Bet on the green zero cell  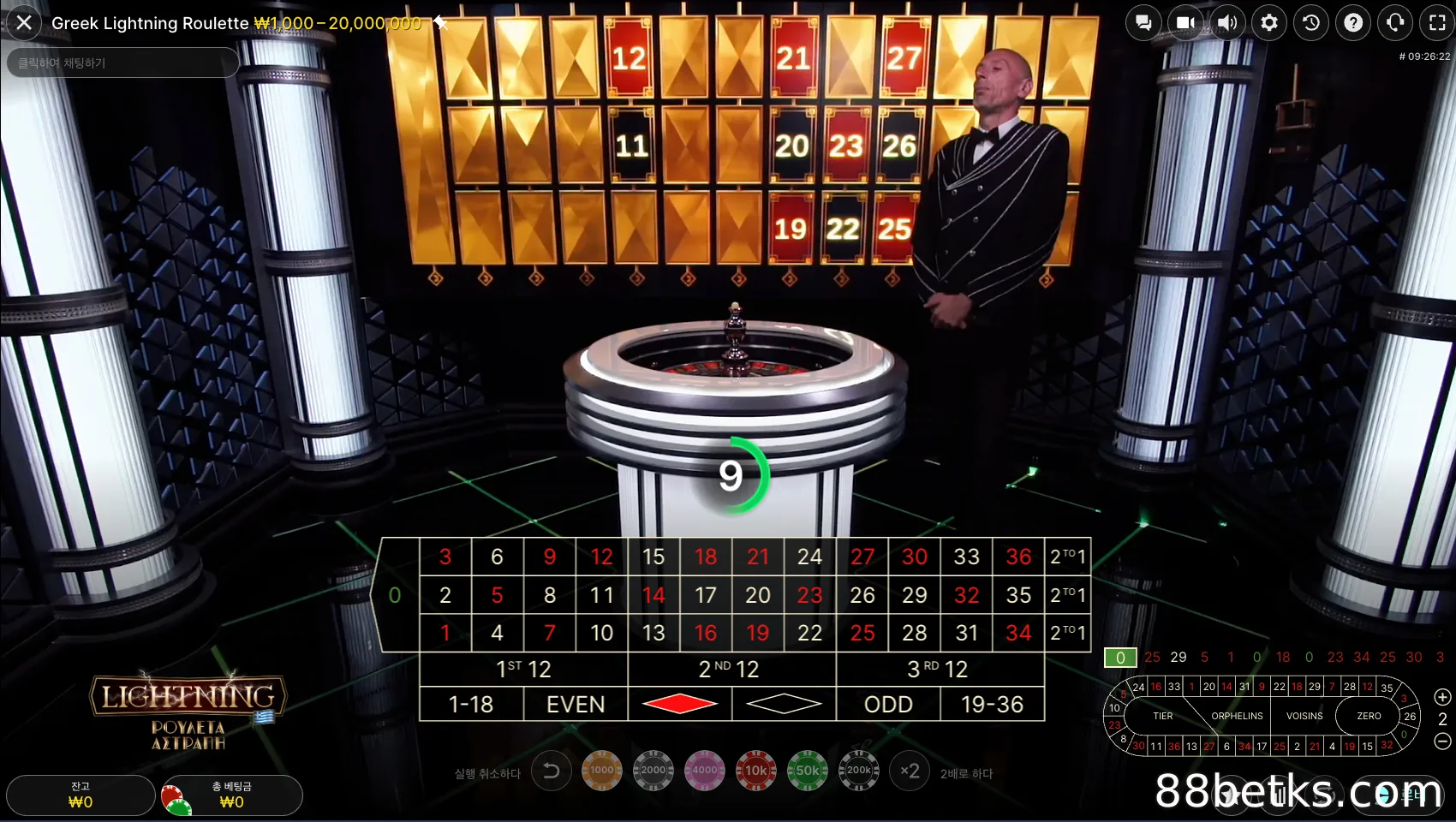[x=395, y=595]
